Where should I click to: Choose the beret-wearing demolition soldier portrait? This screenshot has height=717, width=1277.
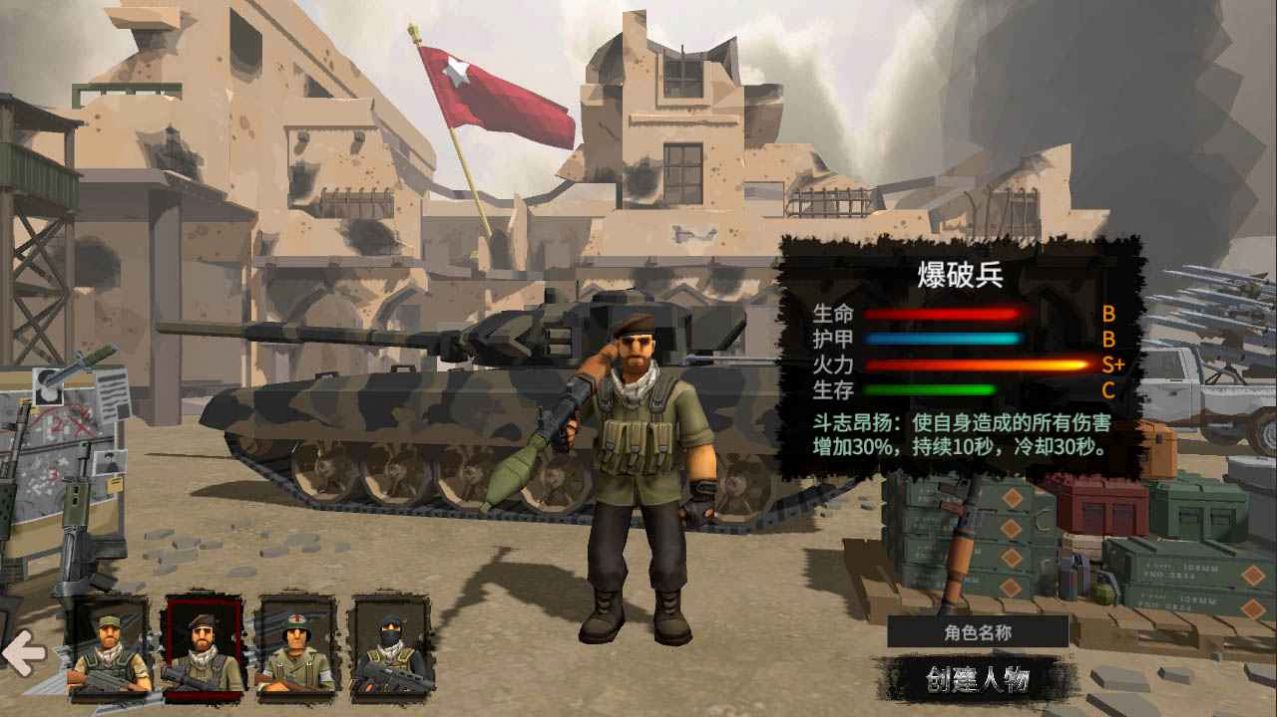point(203,647)
